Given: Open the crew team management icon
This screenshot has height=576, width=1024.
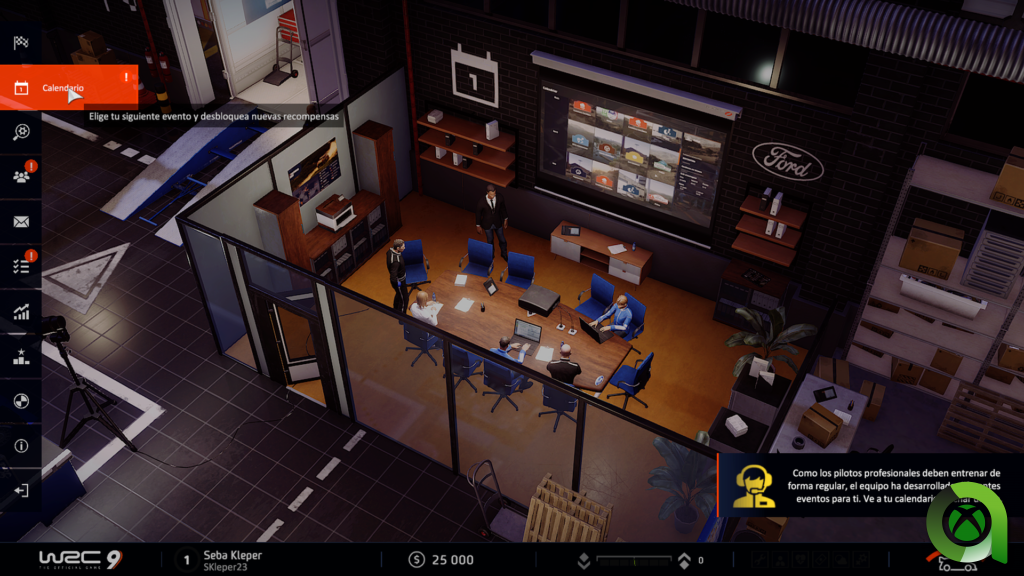Looking at the screenshot, I should pos(21,177).
